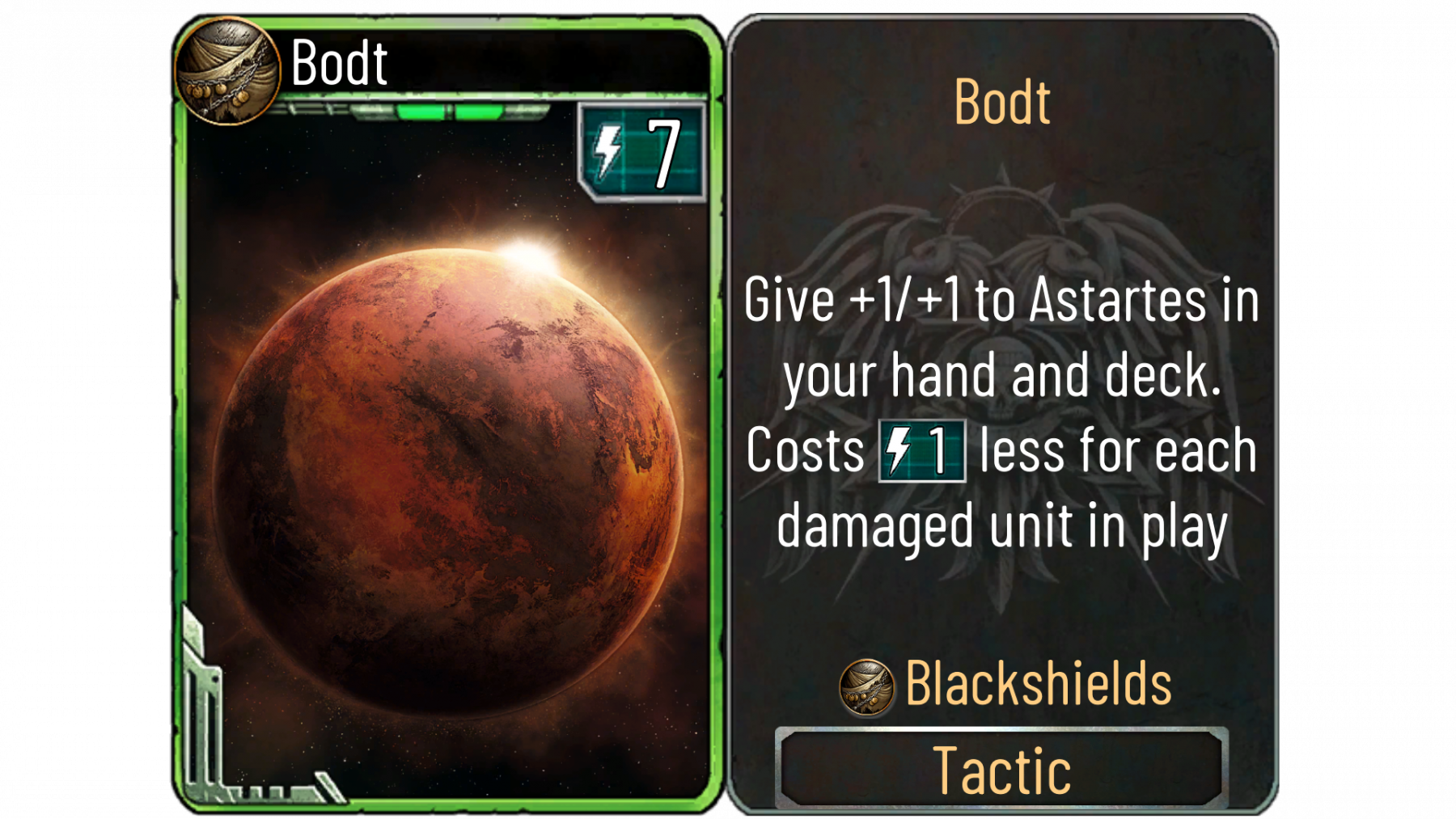
Task: Click the Tactic card type label
Action: 1001,768
